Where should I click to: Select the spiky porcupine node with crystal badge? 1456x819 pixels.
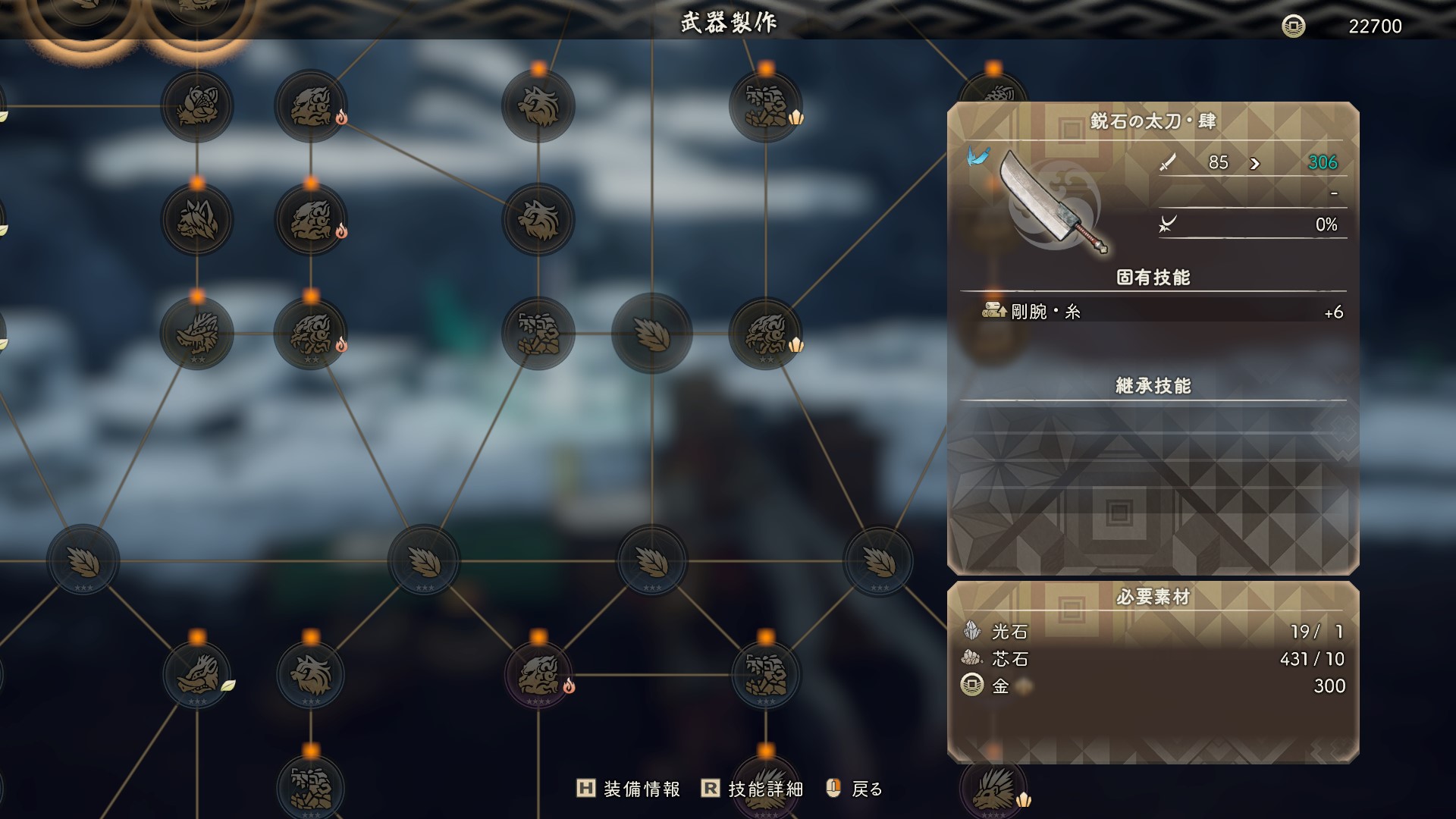[x=993, y=789]
